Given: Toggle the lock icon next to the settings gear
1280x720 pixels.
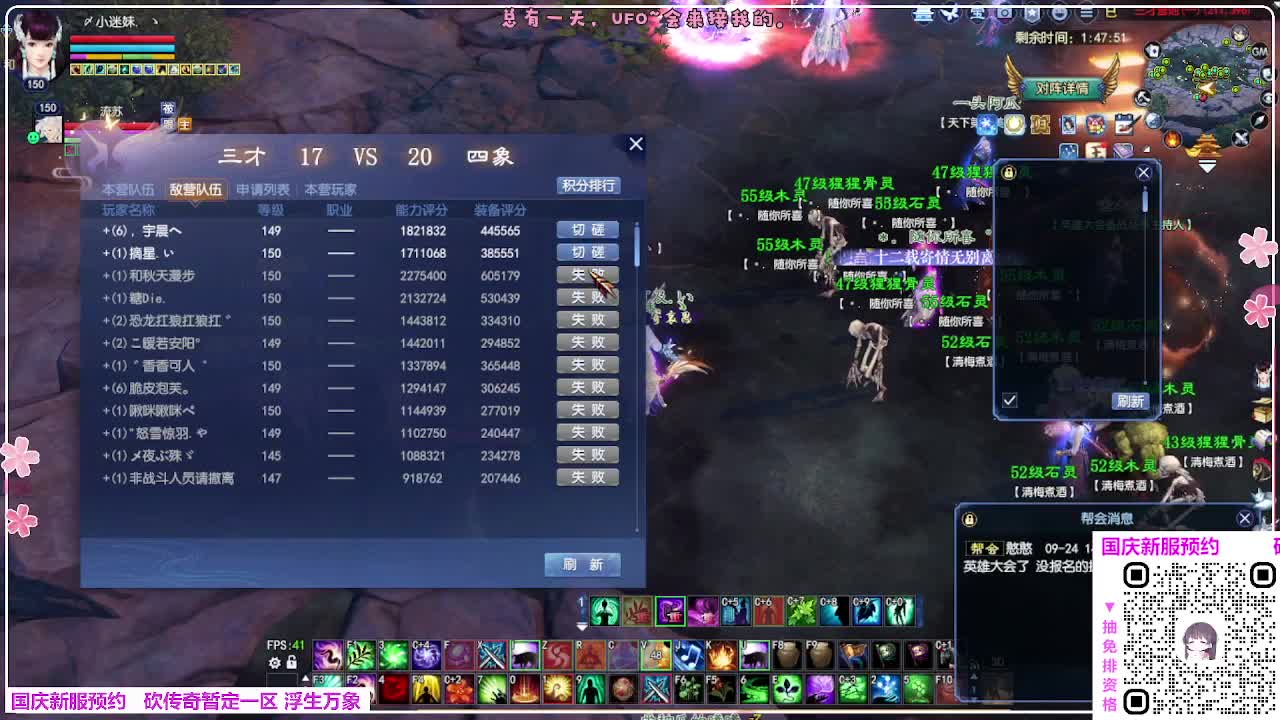Looking at the screenshot, I should (x=291, y=662).
